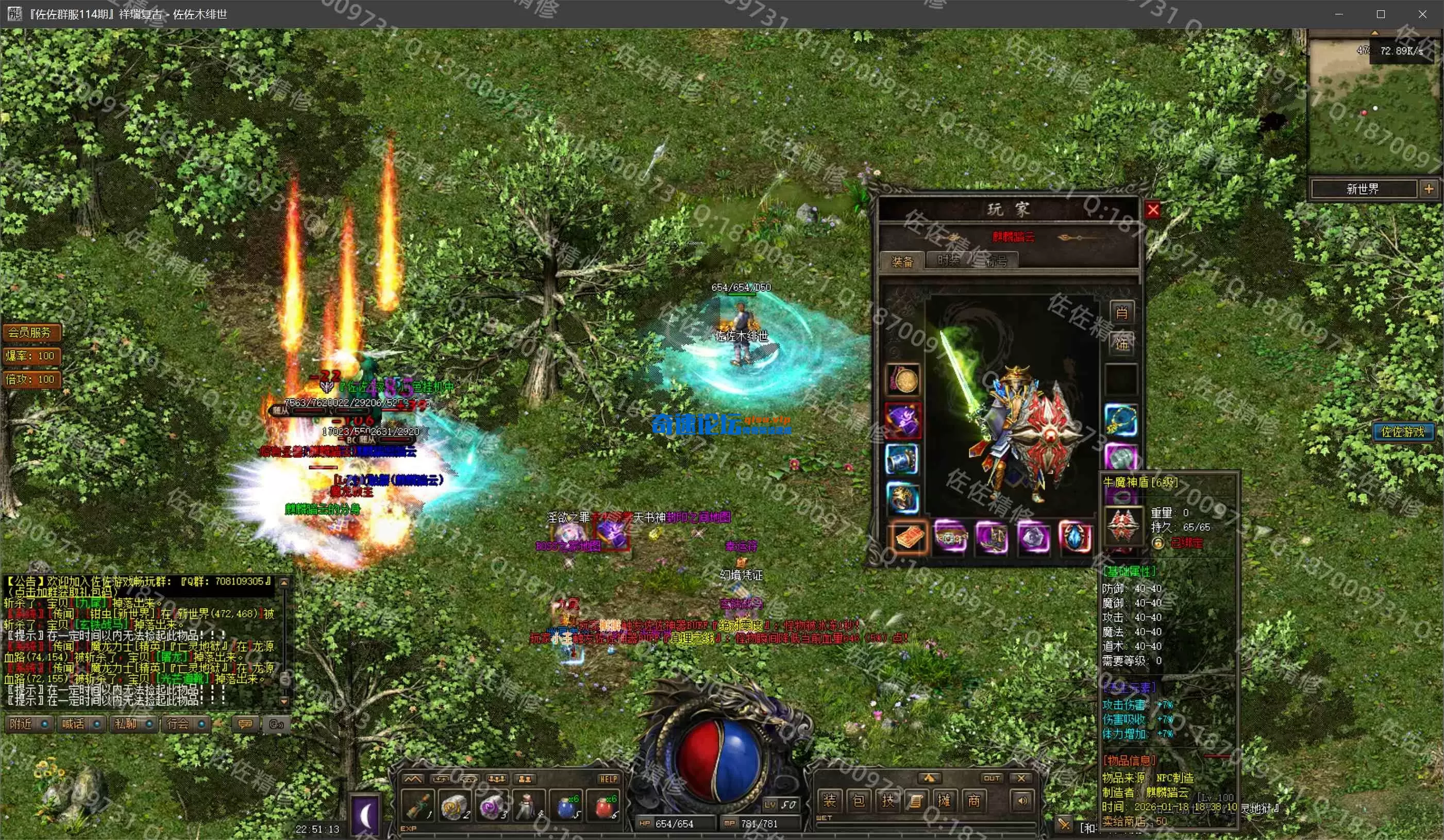Switch to the 时装 fashion tab
The width and height of the screenshot is (1444, 840).
point(948,261)
